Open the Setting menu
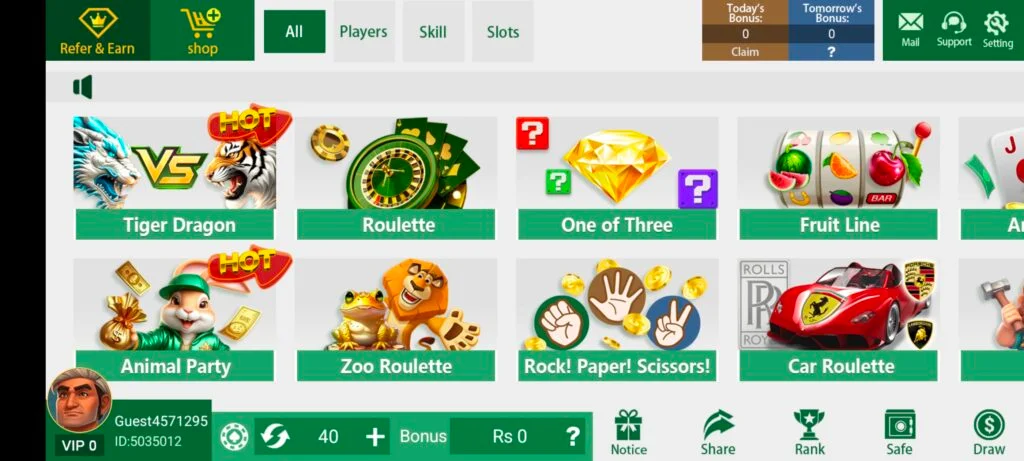Viewport: 1024px width, 461px height. tap(997, 29)
